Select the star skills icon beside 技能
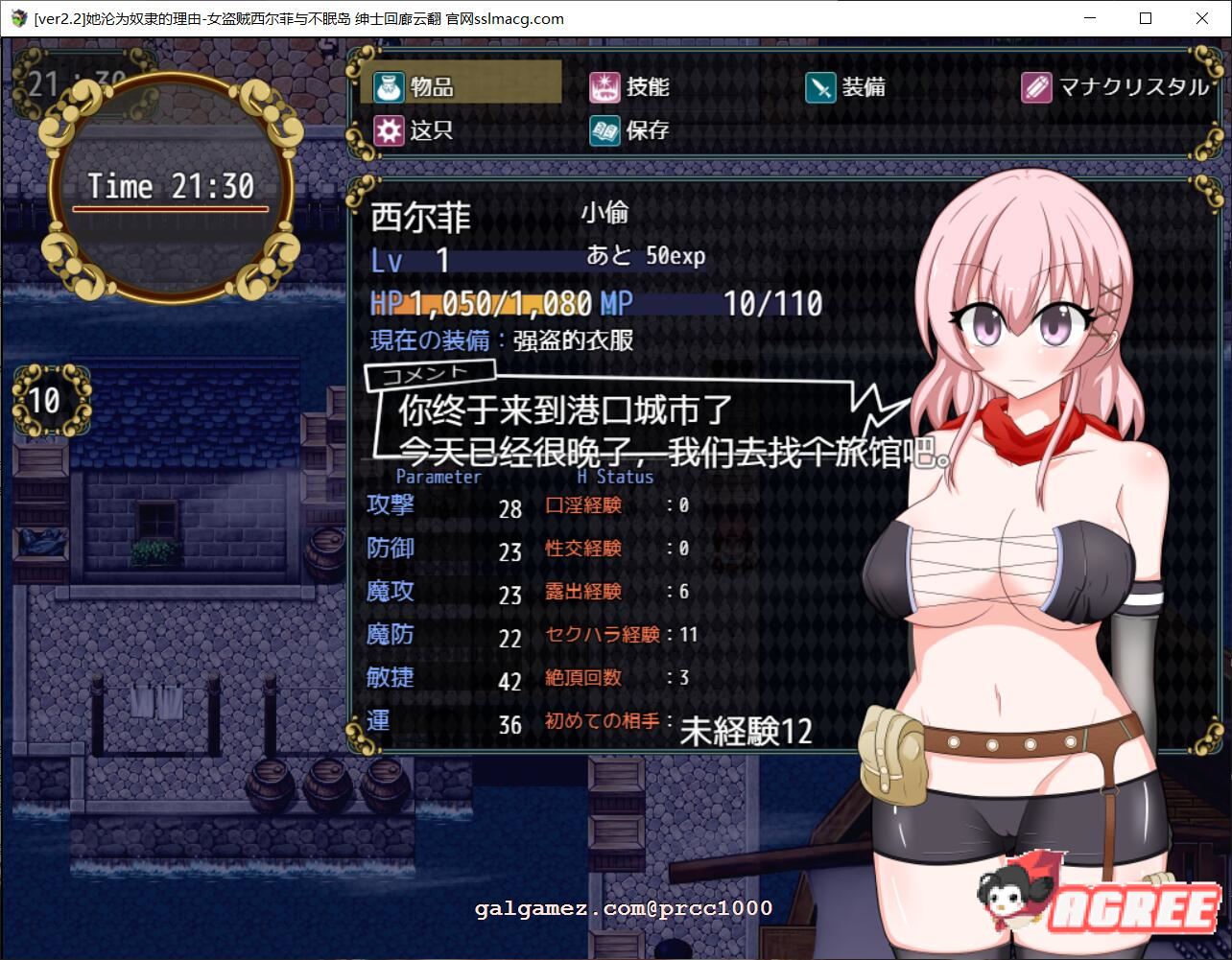 (604, 86)
